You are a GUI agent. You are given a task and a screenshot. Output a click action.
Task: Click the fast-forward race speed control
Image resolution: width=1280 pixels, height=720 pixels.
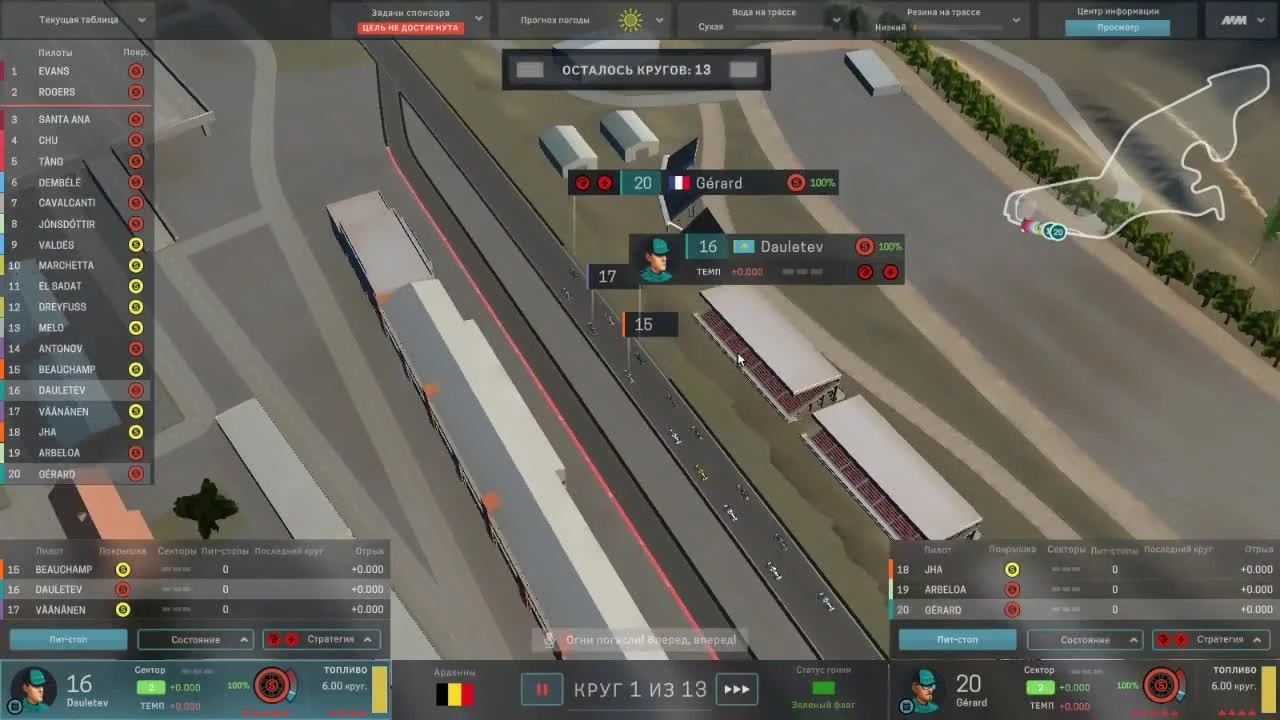[738, 689]
